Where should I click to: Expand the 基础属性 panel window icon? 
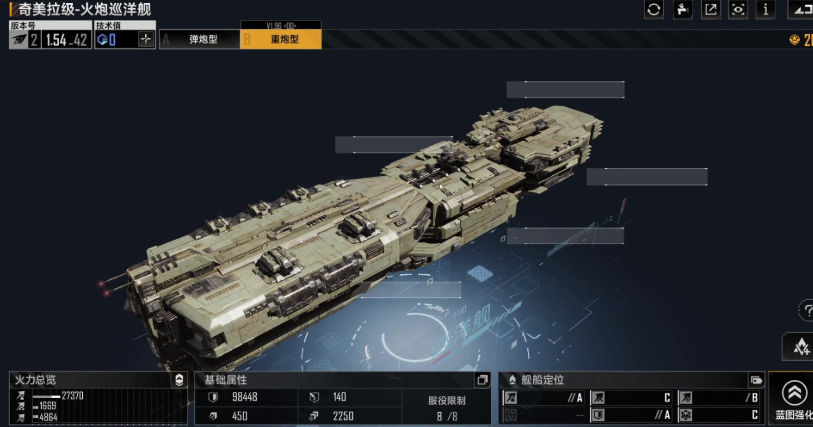[x=482, y=380]
